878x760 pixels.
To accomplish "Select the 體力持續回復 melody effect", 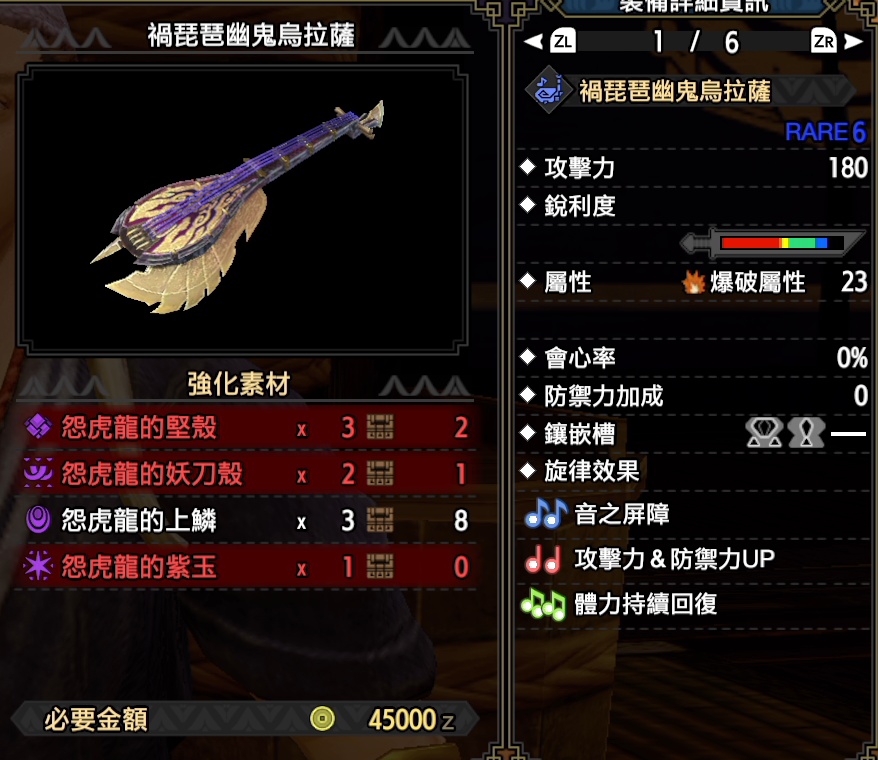I will (645, 604).
